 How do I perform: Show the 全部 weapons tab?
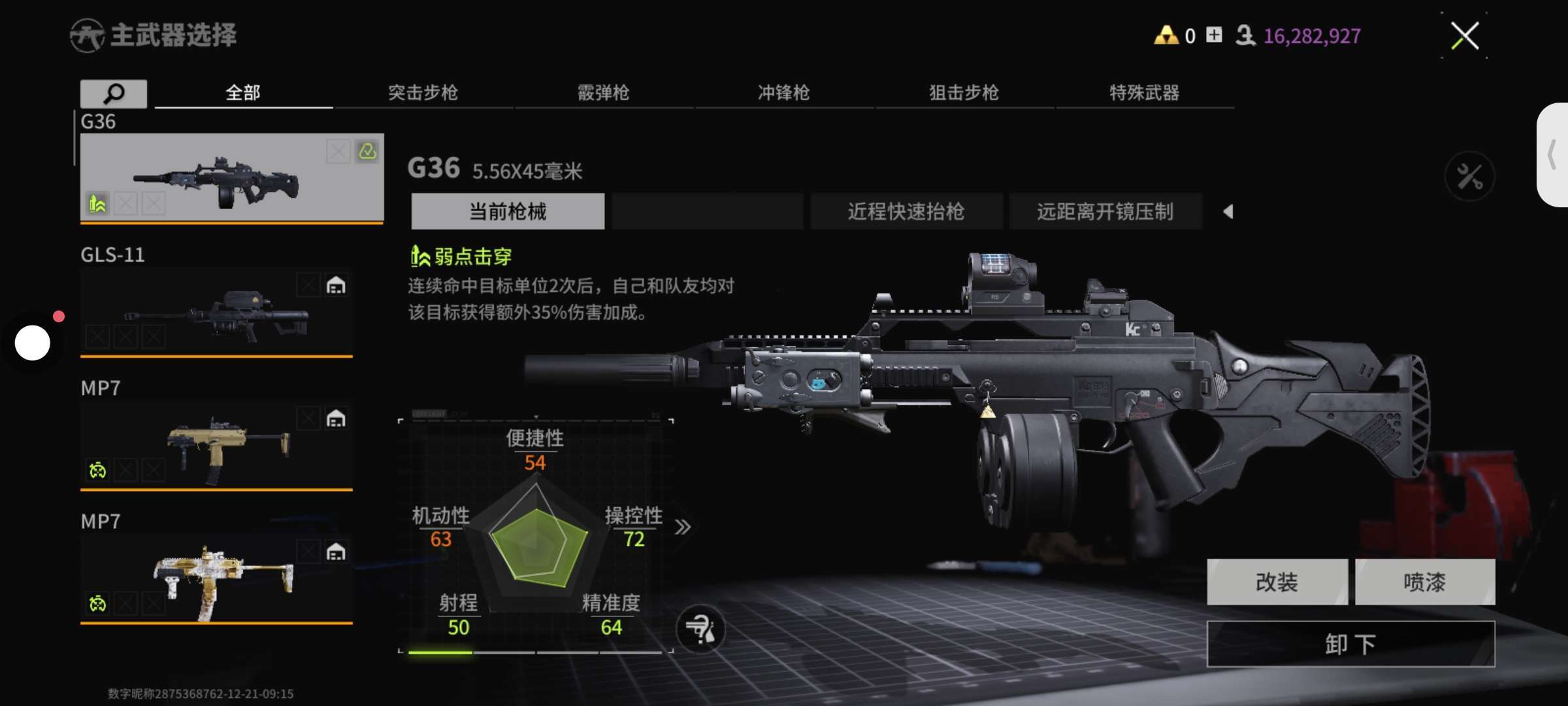[x=243, y=93]
